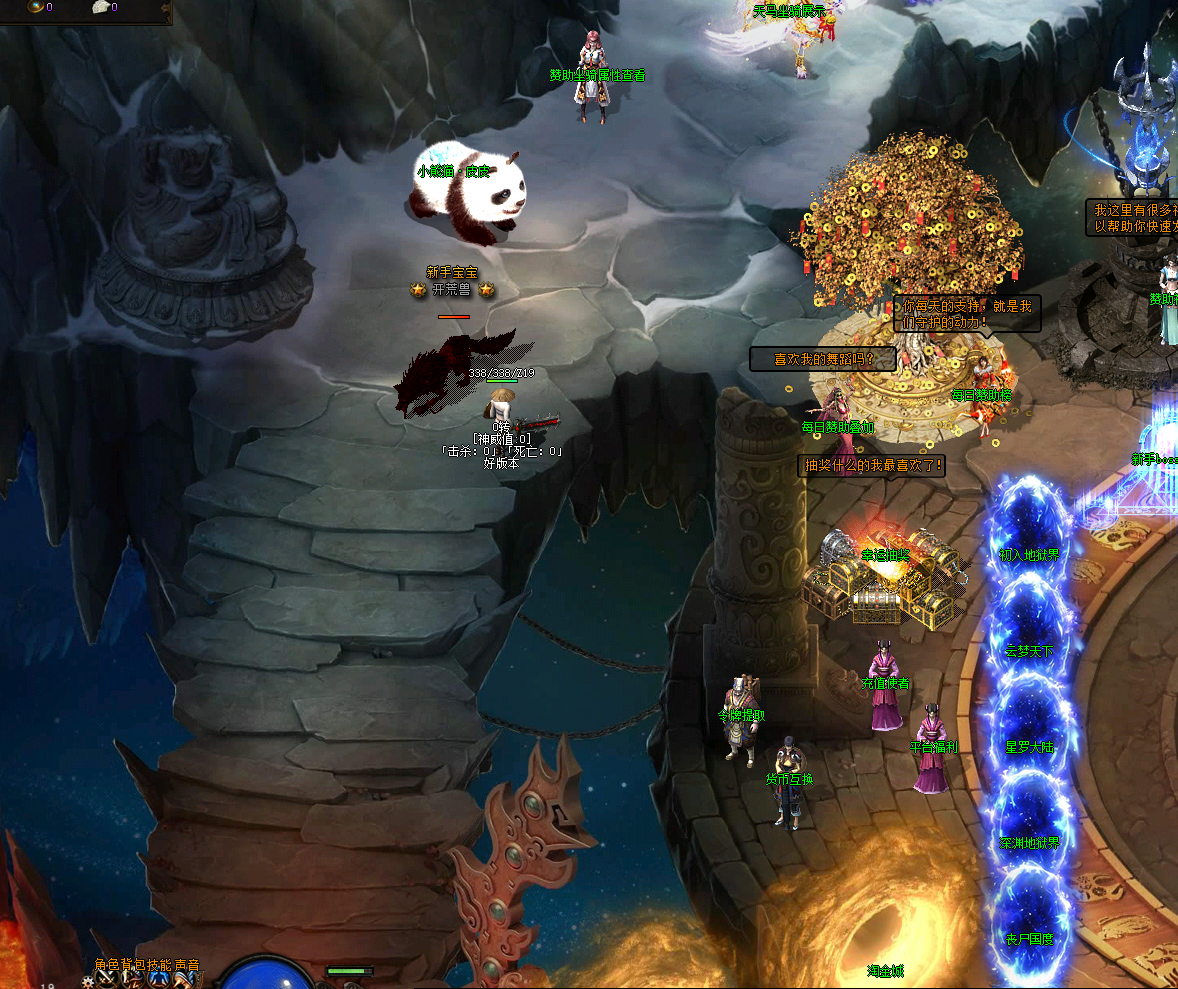This screenshot has height=989, width=1178.
Task: Open settings with the gear icon
Action: (89, 982)
